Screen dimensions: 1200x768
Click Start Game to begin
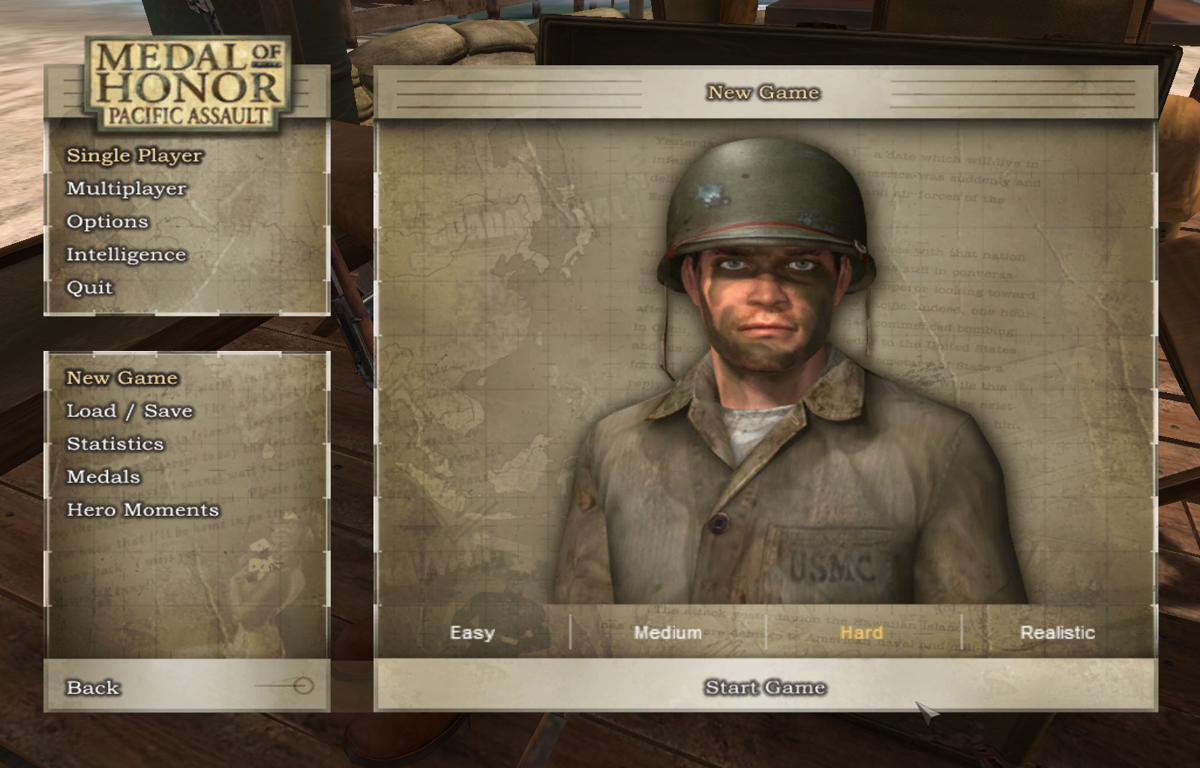[765, 688]
